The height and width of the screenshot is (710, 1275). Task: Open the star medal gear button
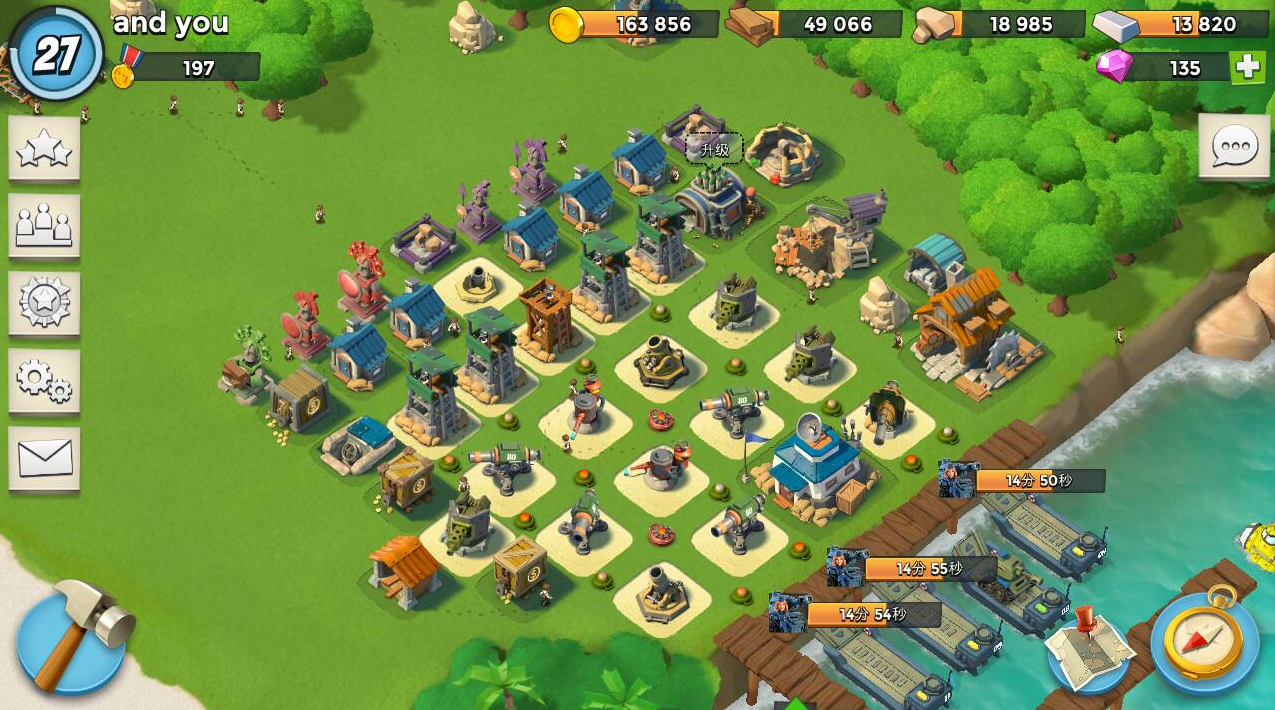pos(44,303)
